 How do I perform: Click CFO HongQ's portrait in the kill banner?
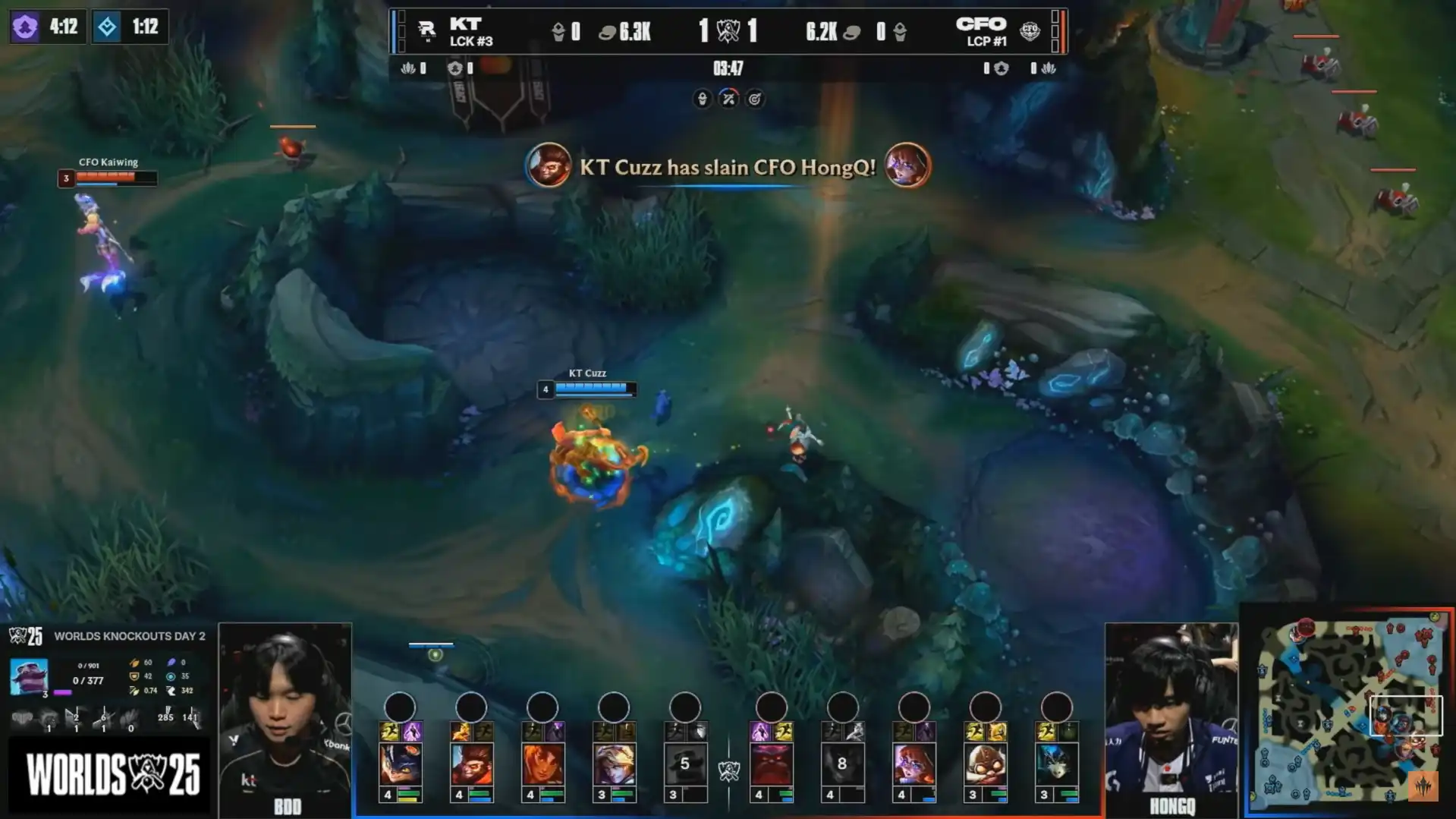907,165
